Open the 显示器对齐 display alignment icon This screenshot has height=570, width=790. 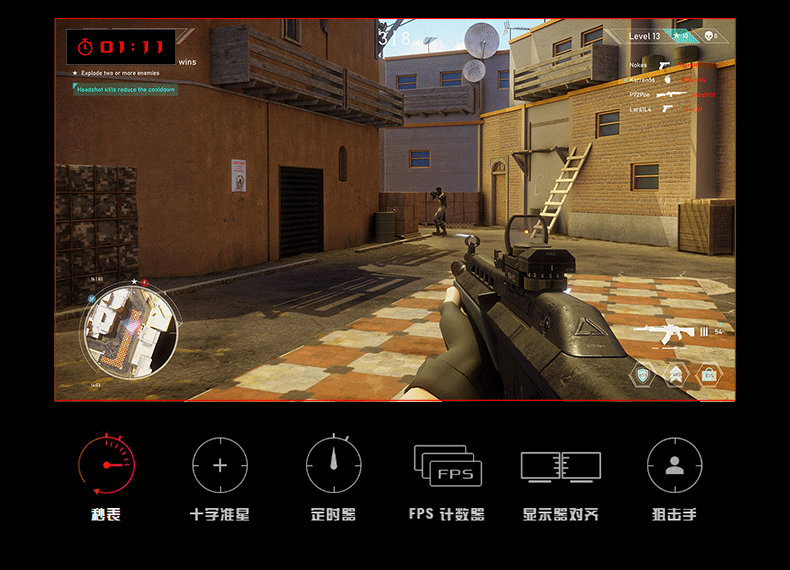click(x=561, y=465)
